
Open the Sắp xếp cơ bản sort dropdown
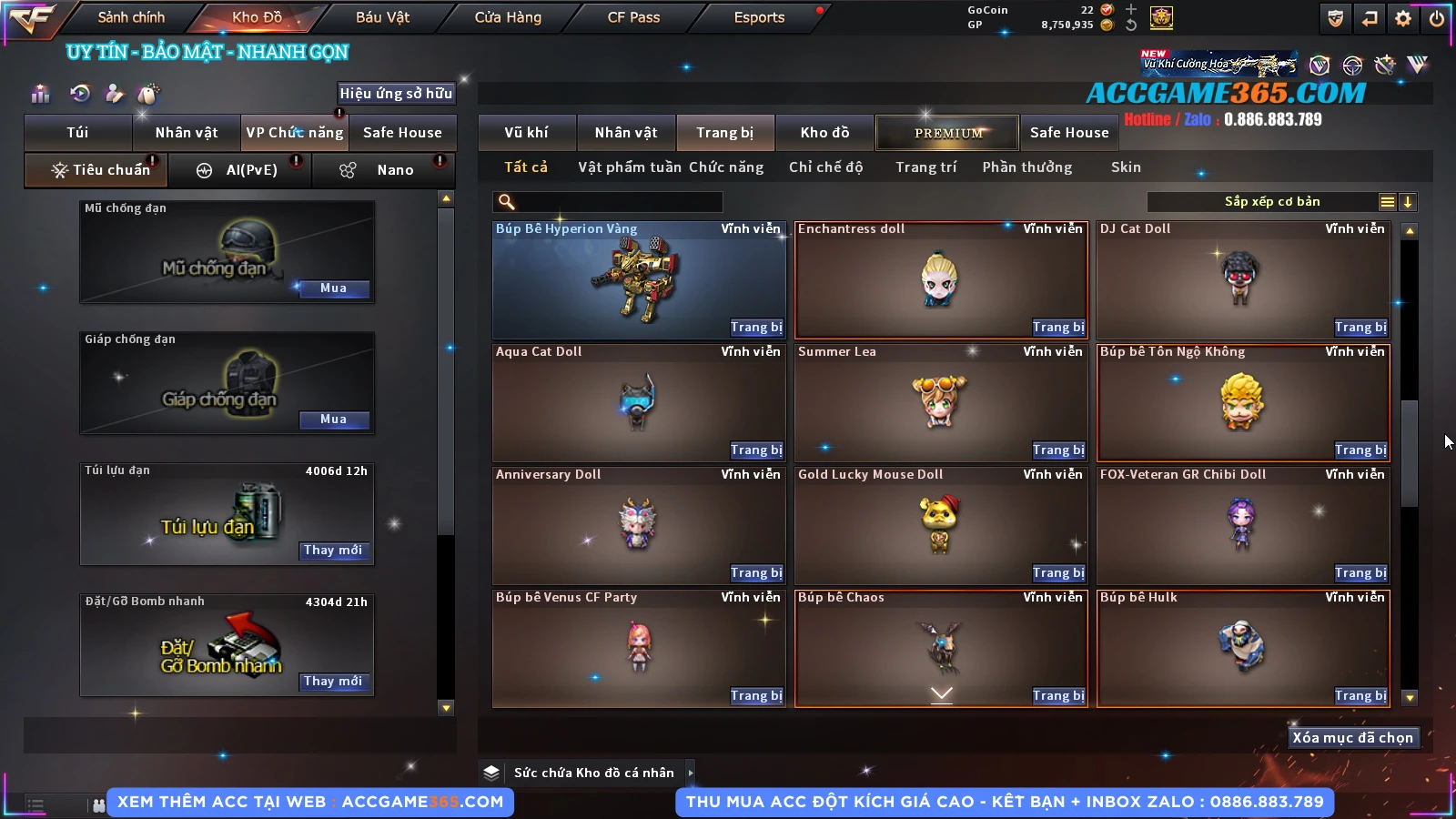pos(1271,202)
